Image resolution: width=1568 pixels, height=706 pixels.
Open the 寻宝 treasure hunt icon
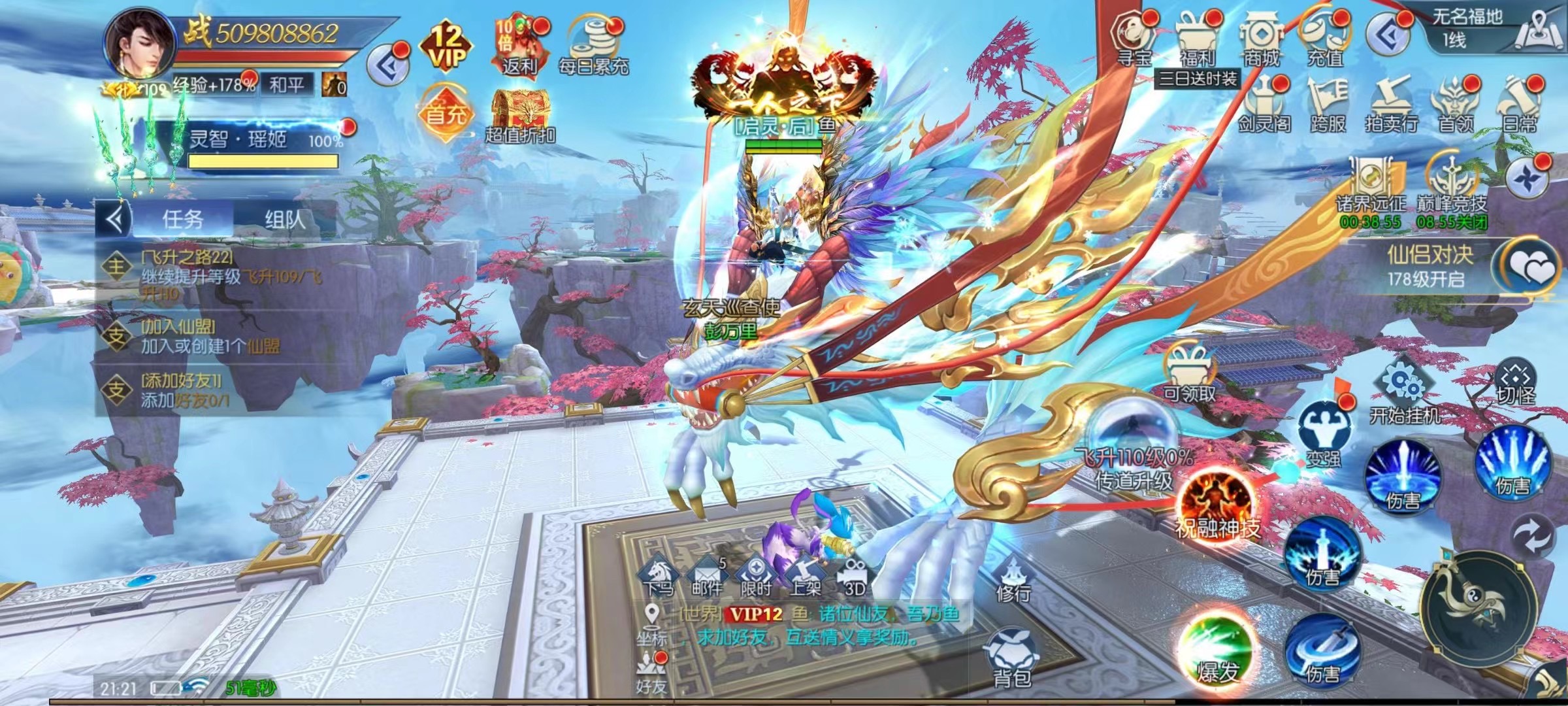pos(1134,38)
